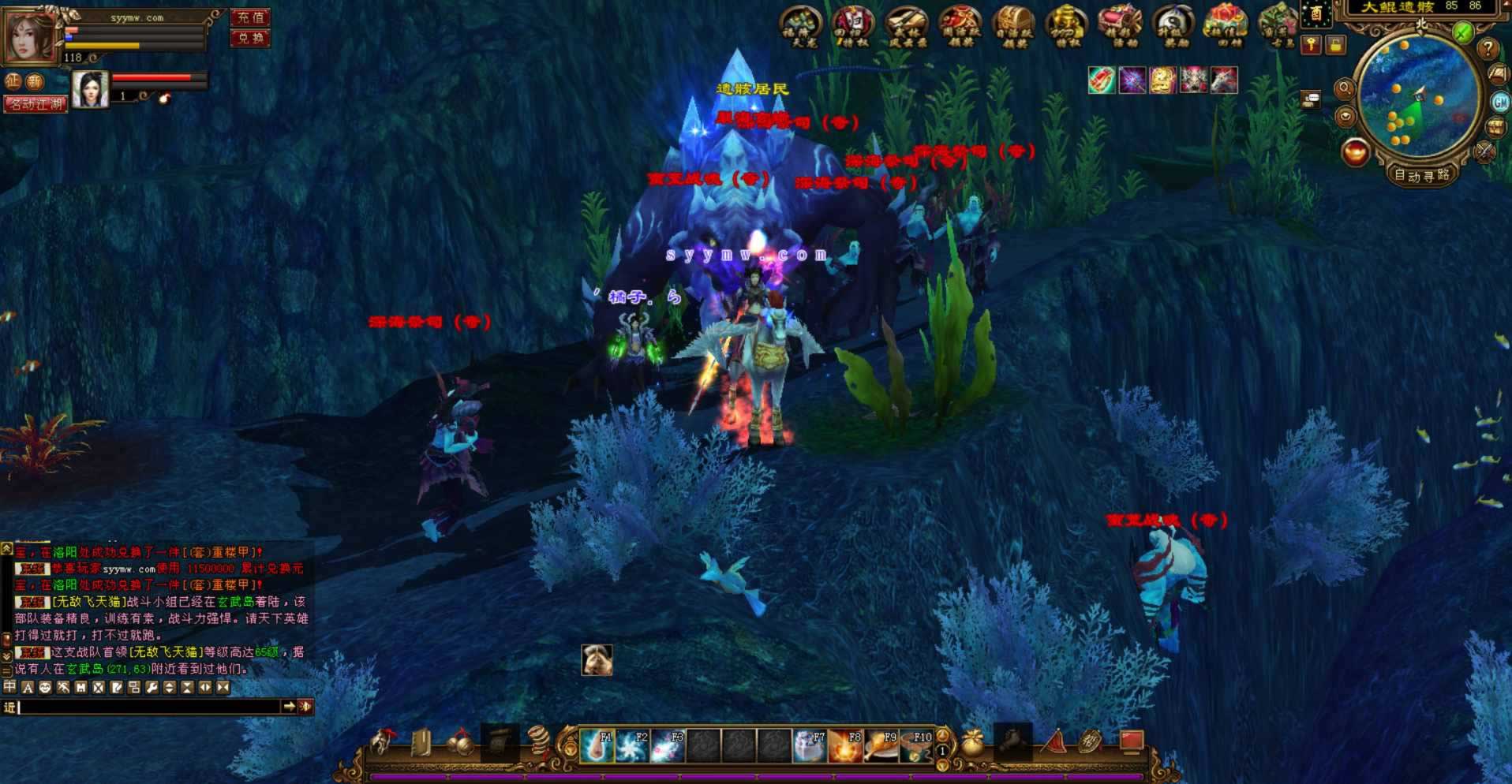Select the player character portrait
Viewport: 1512px width, 784px height.
click(29, 36)
